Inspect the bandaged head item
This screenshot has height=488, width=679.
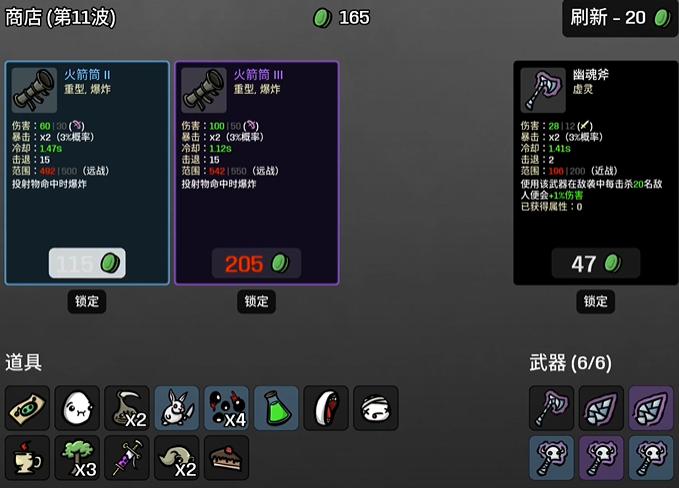[376, 408]
